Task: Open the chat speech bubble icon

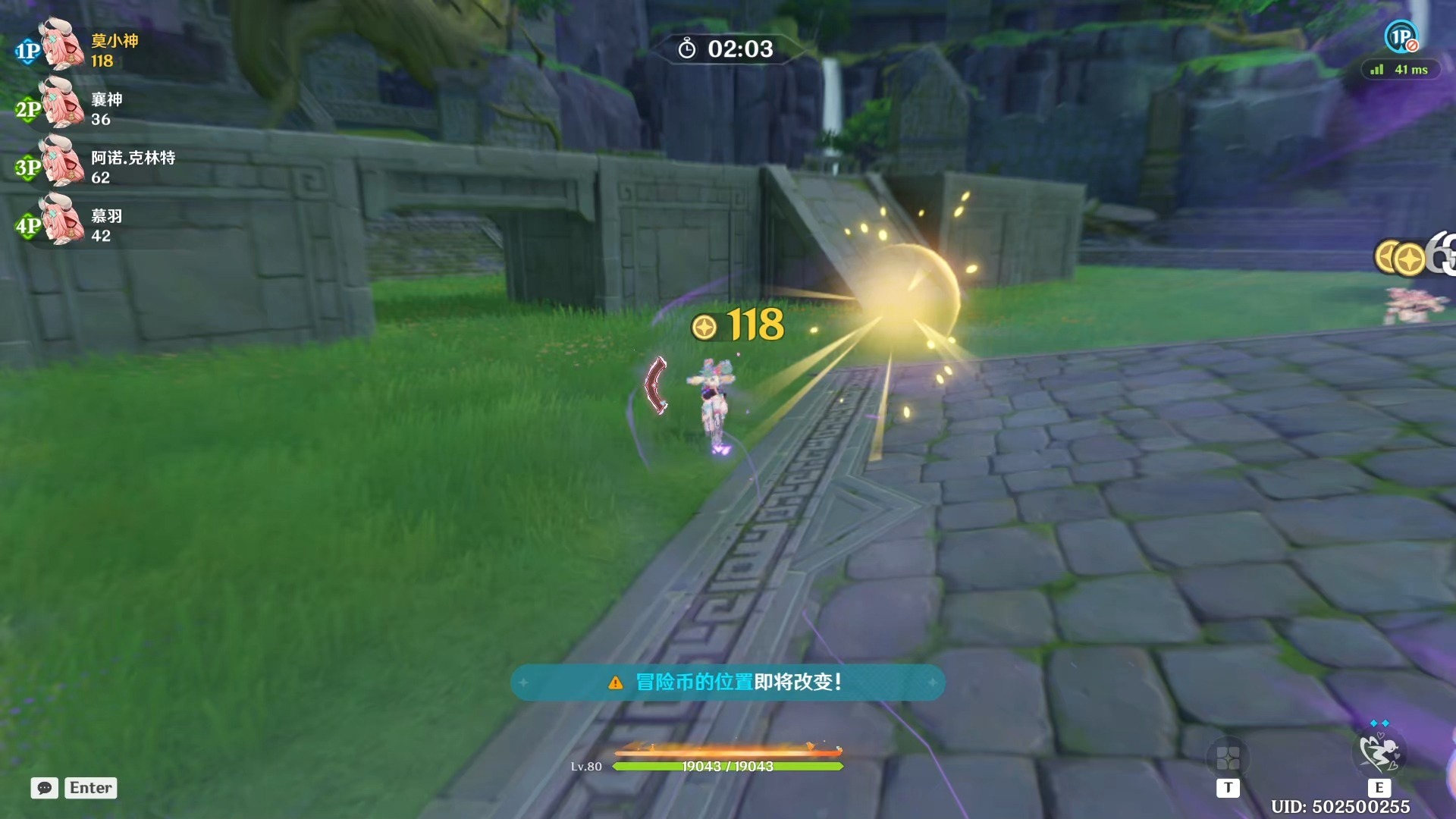Action: point(44,788)
